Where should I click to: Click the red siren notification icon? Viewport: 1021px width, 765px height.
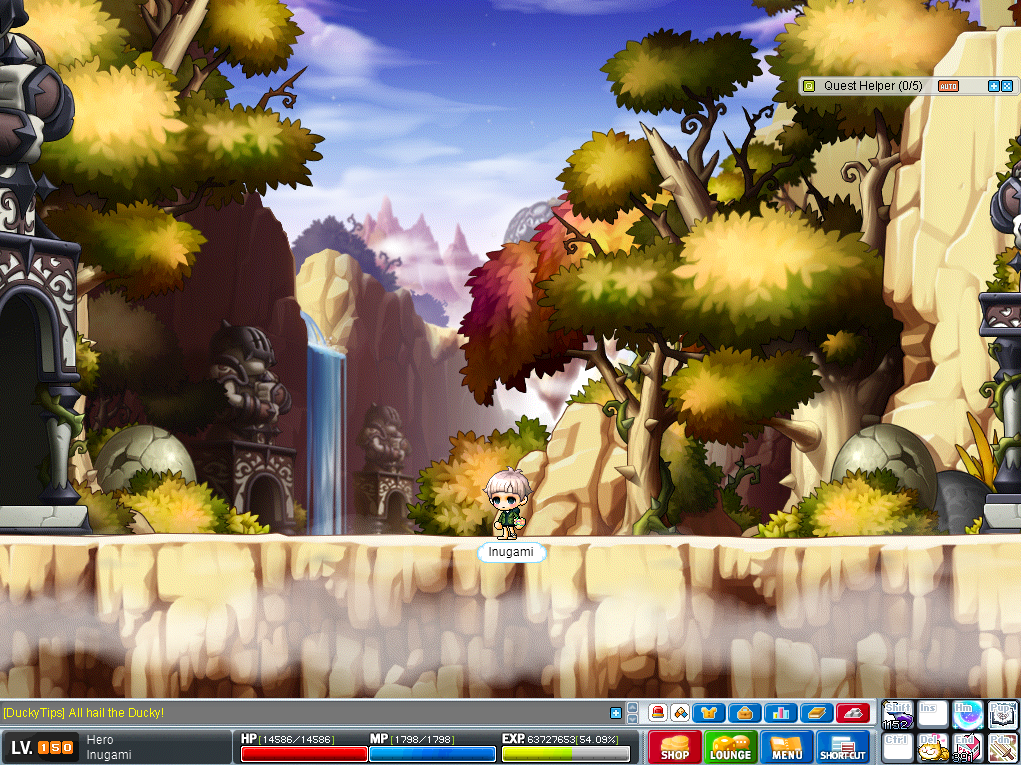(x=658, y=713)
